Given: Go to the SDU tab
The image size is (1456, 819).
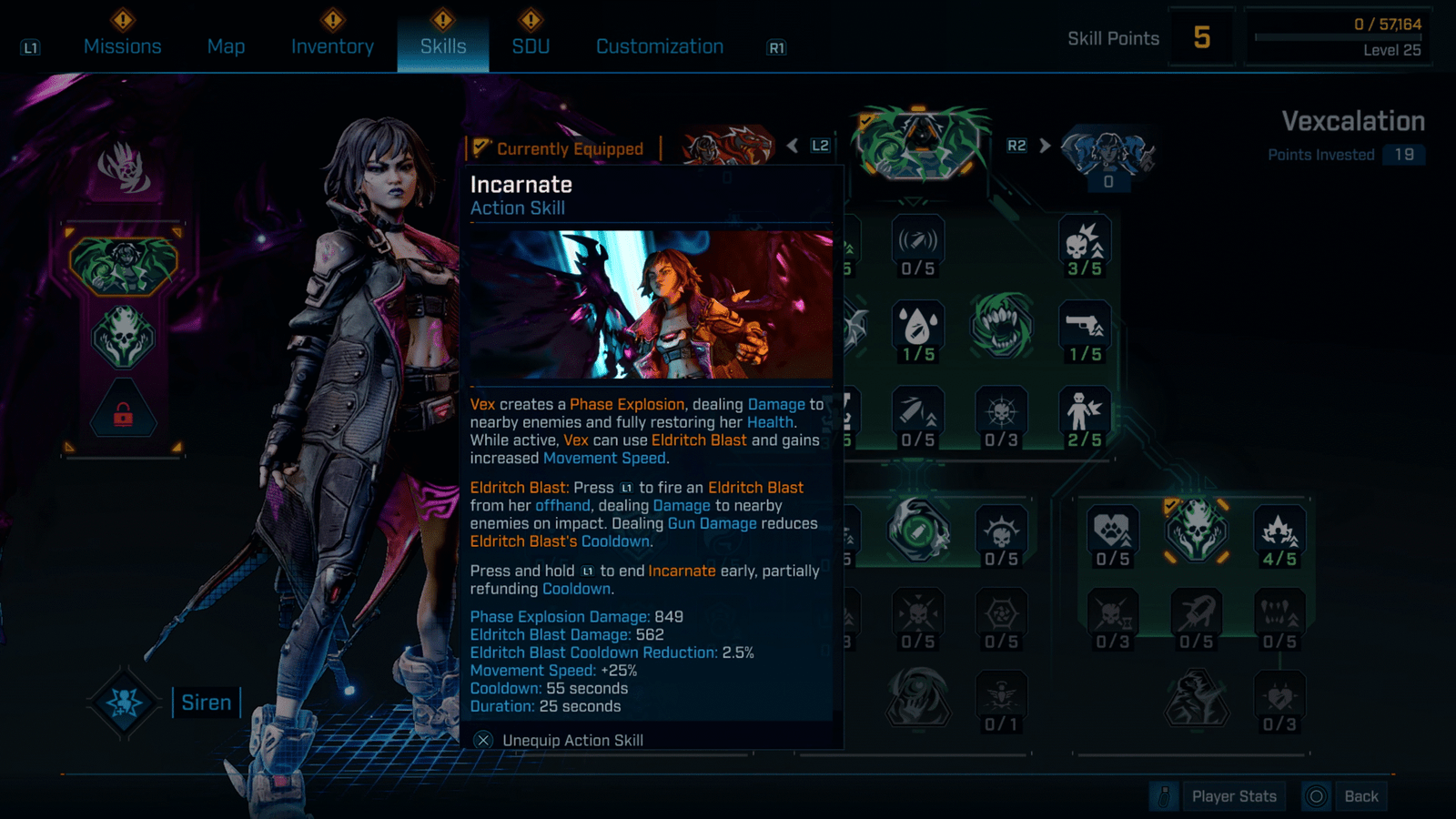Looking at the screenshot, I should (x=531, y=46).
